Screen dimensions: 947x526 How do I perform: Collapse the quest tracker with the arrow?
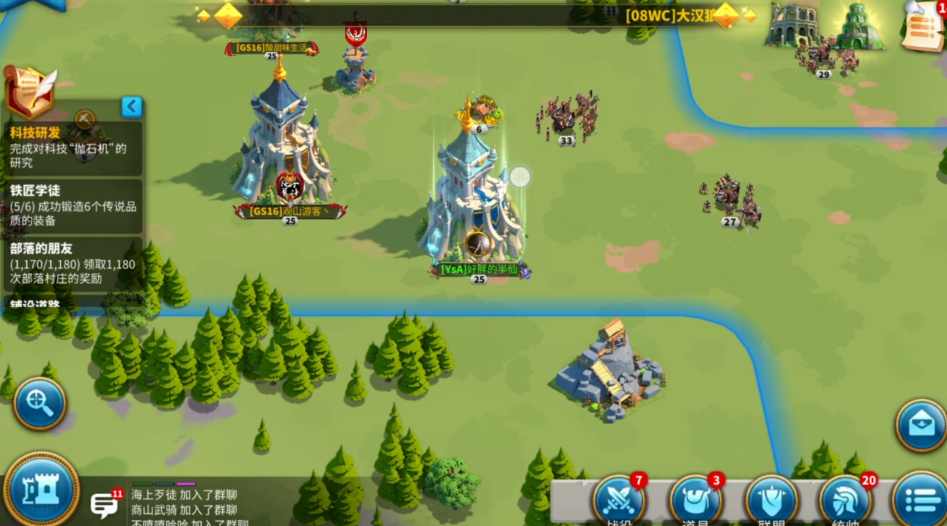click(x=131, y=107)
